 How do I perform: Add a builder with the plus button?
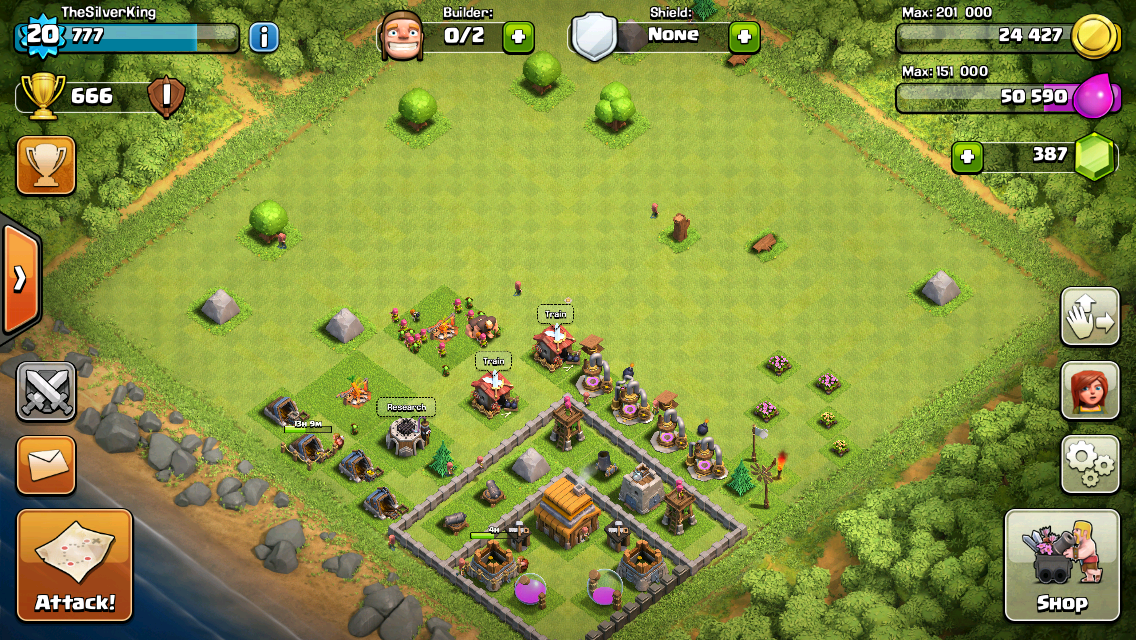click(517, 38)
